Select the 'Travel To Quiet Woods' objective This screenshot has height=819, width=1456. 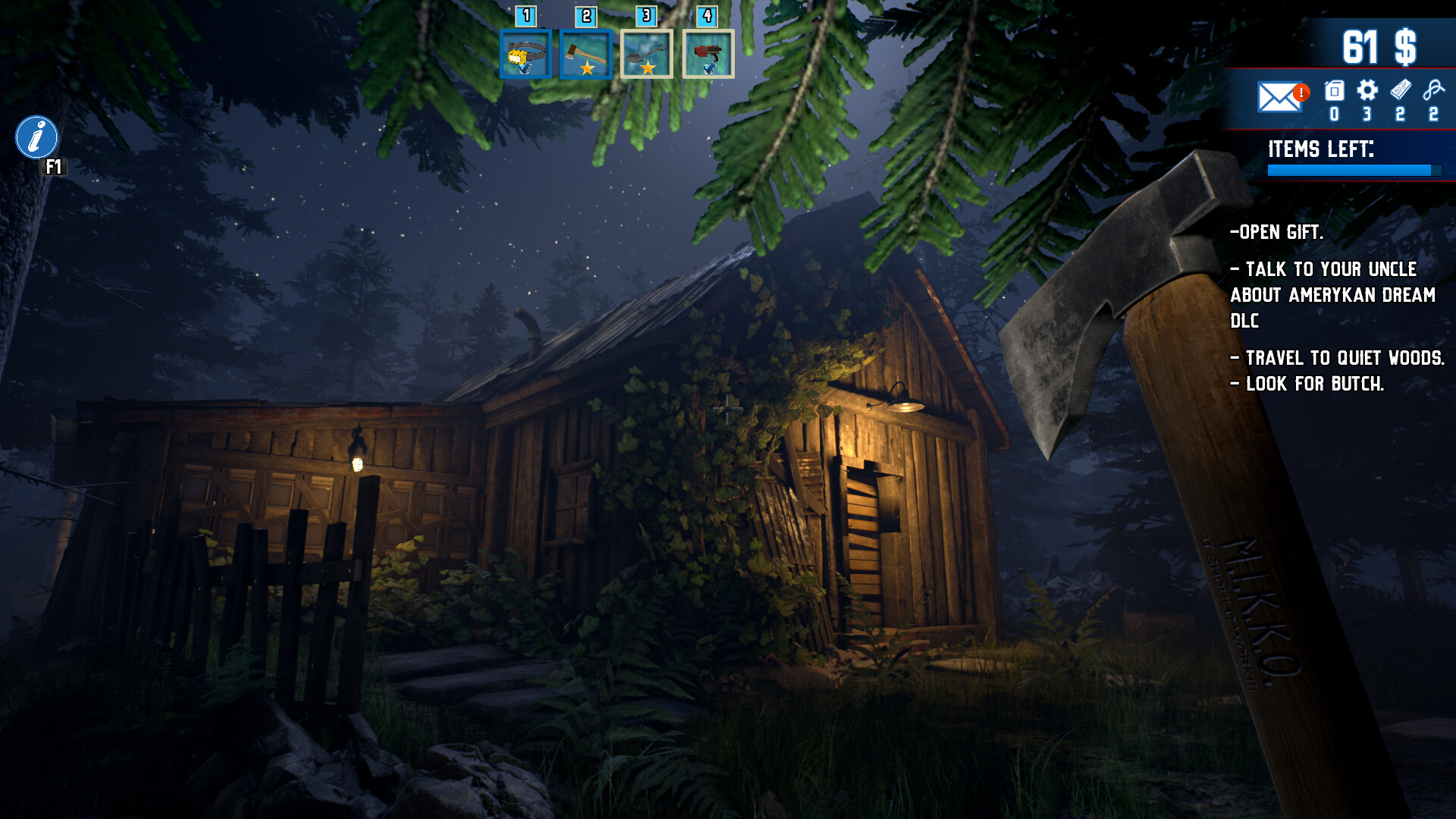point(1338,357)
